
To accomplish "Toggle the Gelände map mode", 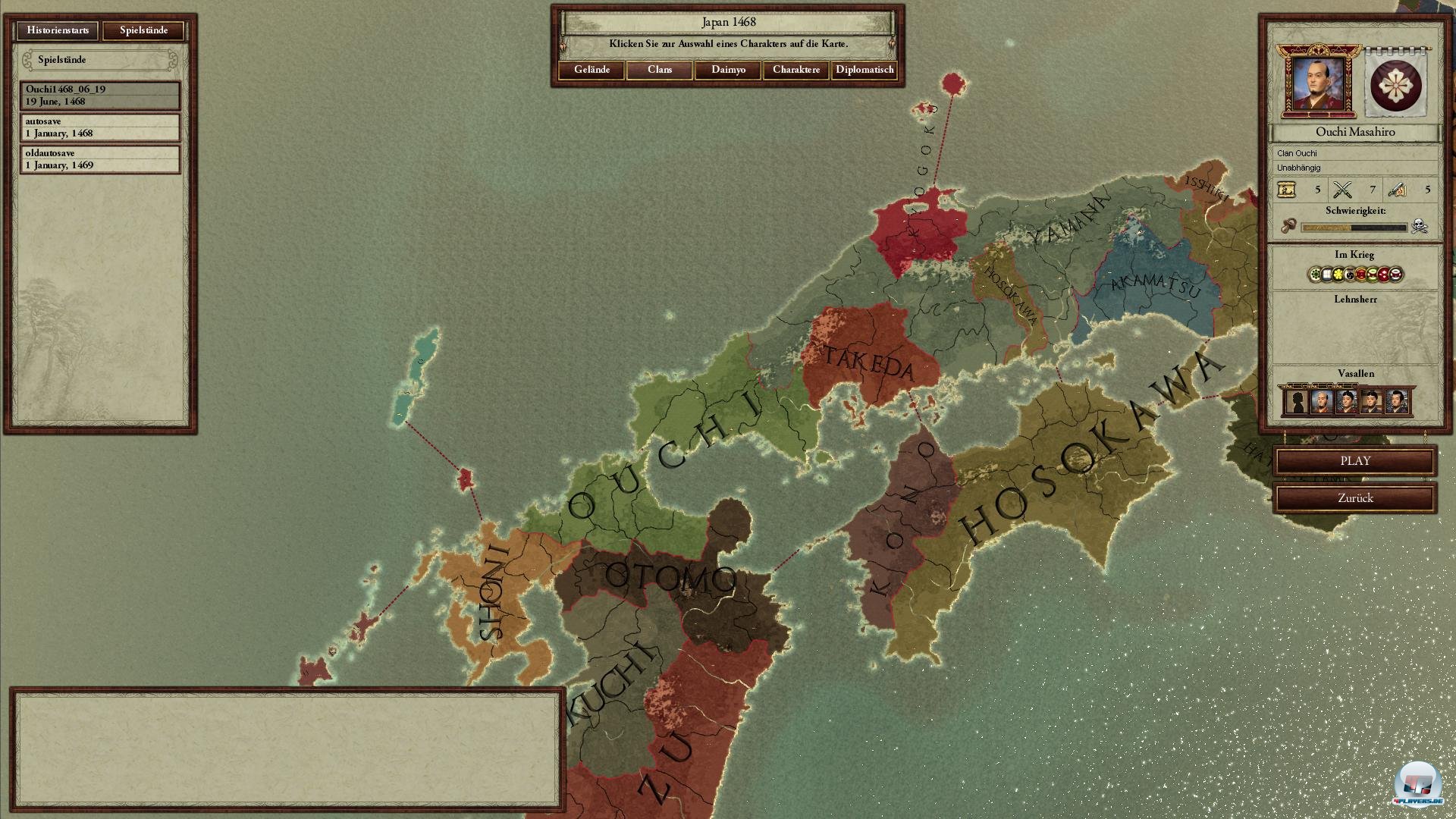I will [x=593, y=70].
